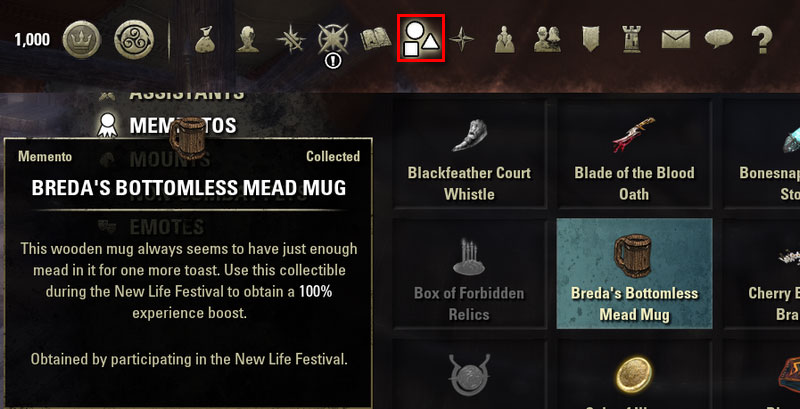Open the inventory bag icon
Viewport: 800px width, 409px height.
coord(208,40)
